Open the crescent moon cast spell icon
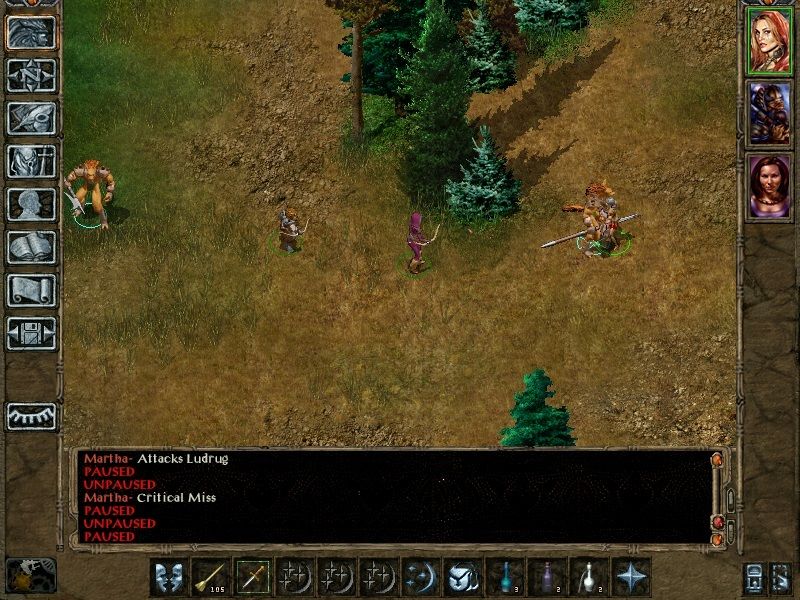The height and width of the screenshot is (600, 800). pos(421,577)
